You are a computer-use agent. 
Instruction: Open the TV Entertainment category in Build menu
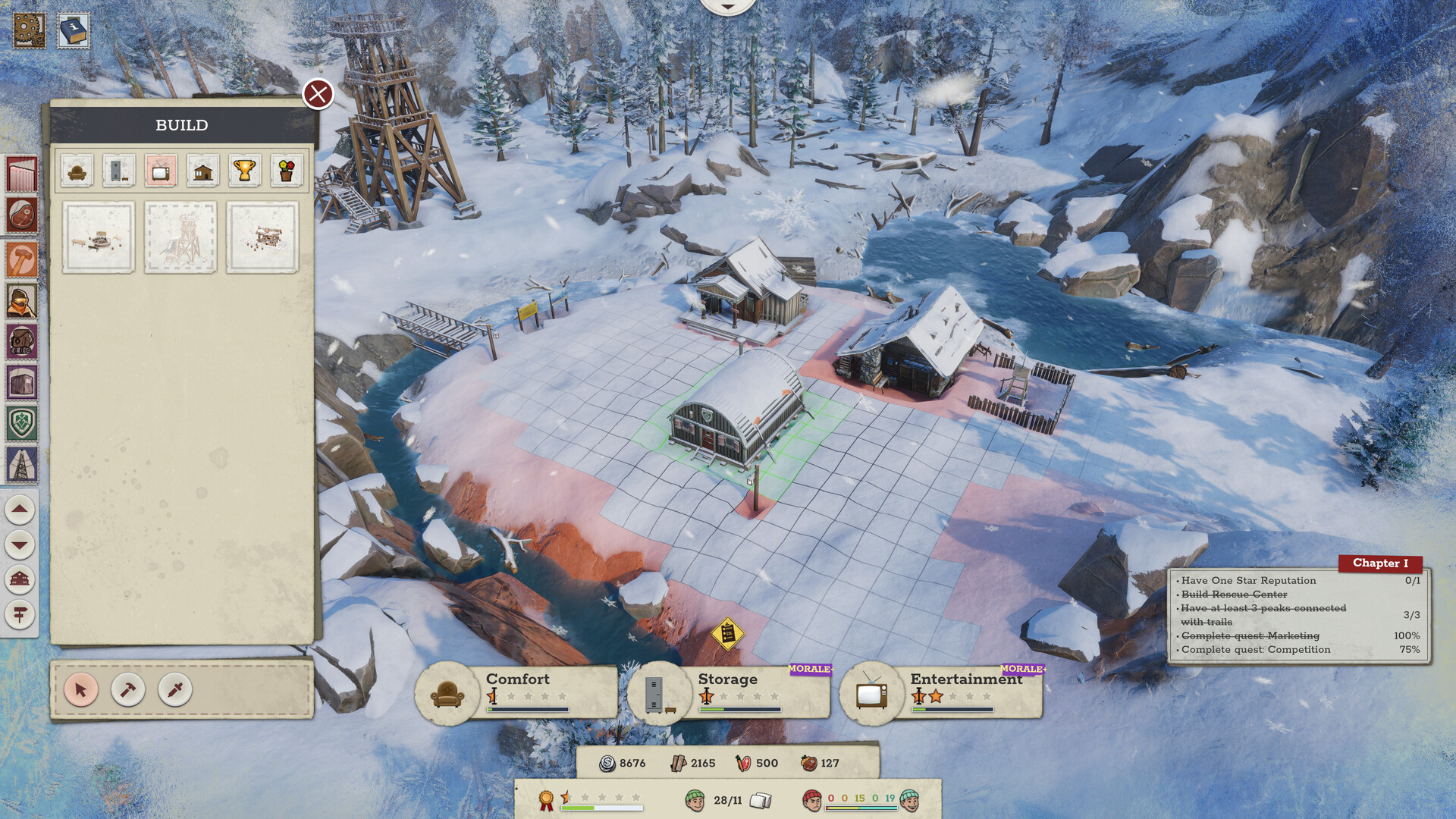(x=162, y=171)
